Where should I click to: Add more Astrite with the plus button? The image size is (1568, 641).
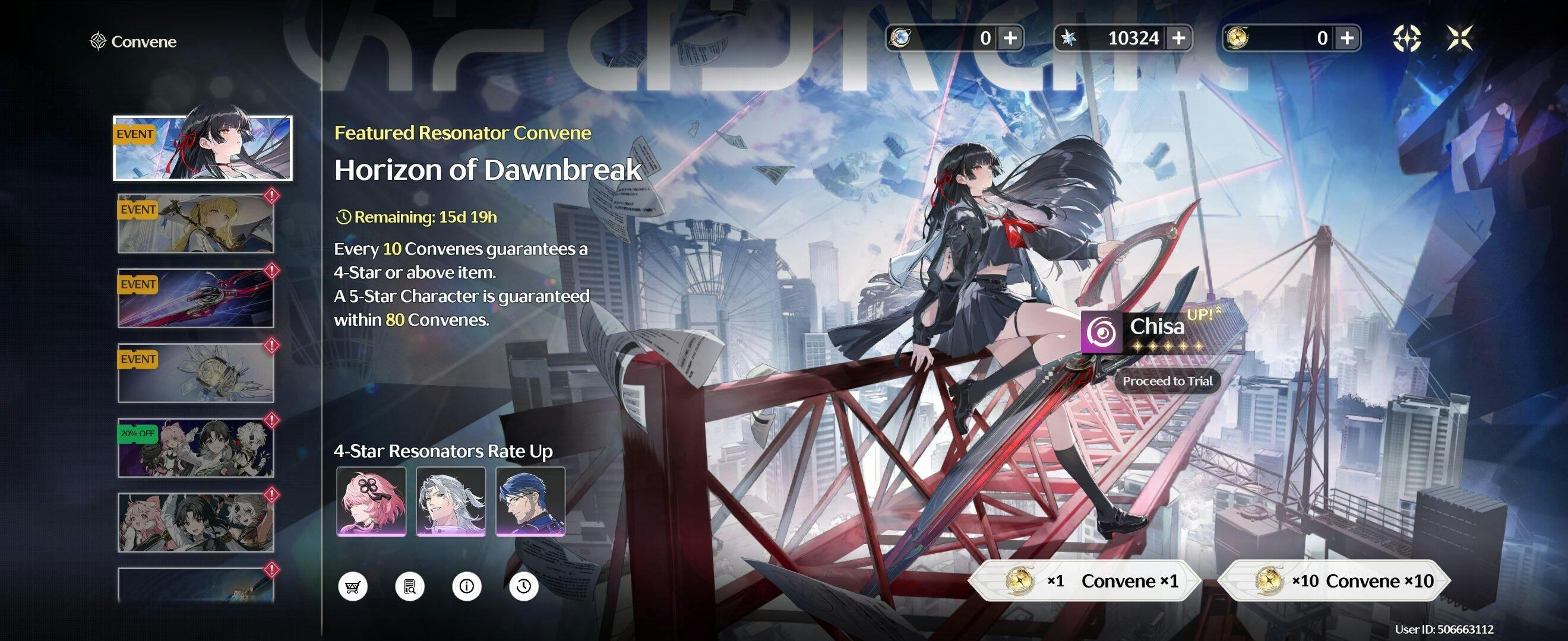click(x=1178, y=39)
